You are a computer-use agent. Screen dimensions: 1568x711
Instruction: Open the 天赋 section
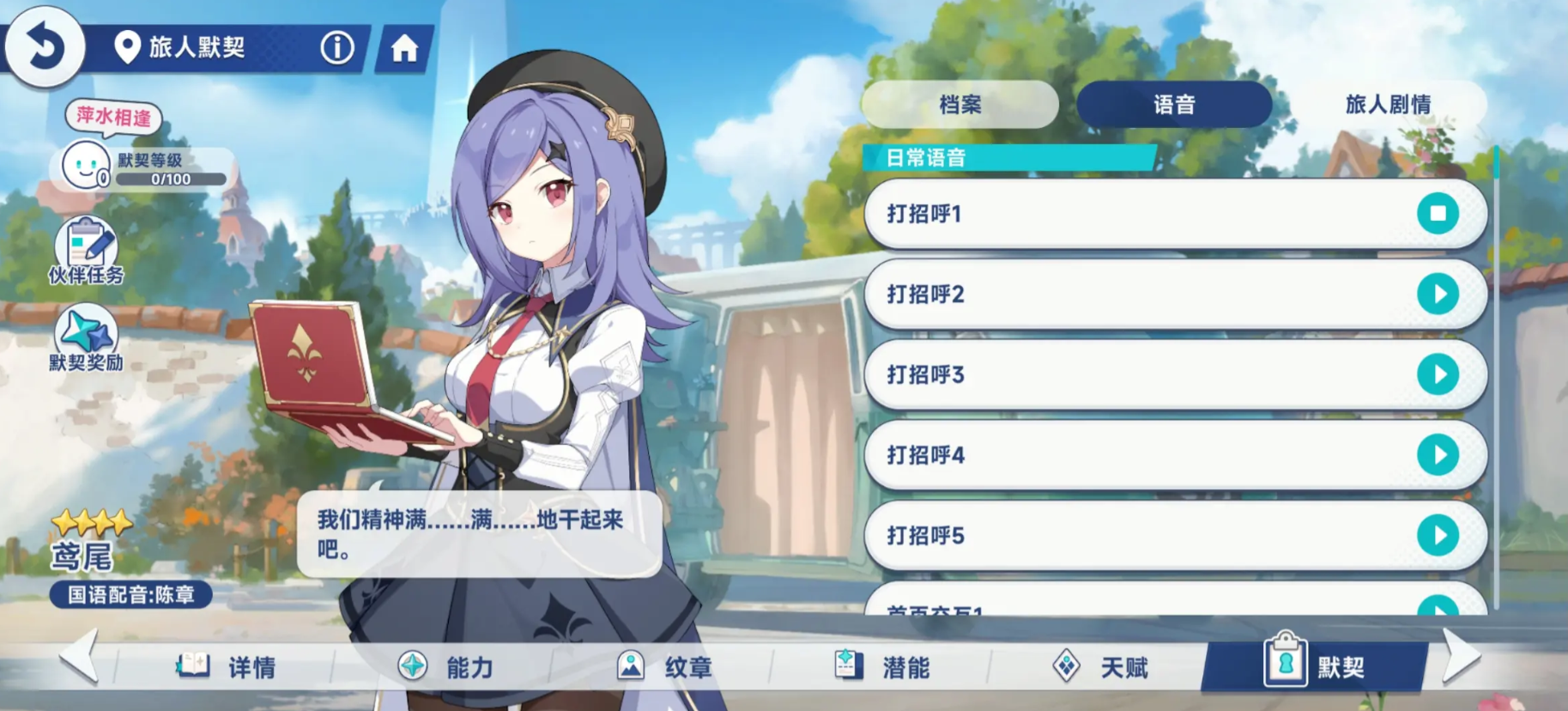[1101, 666]
